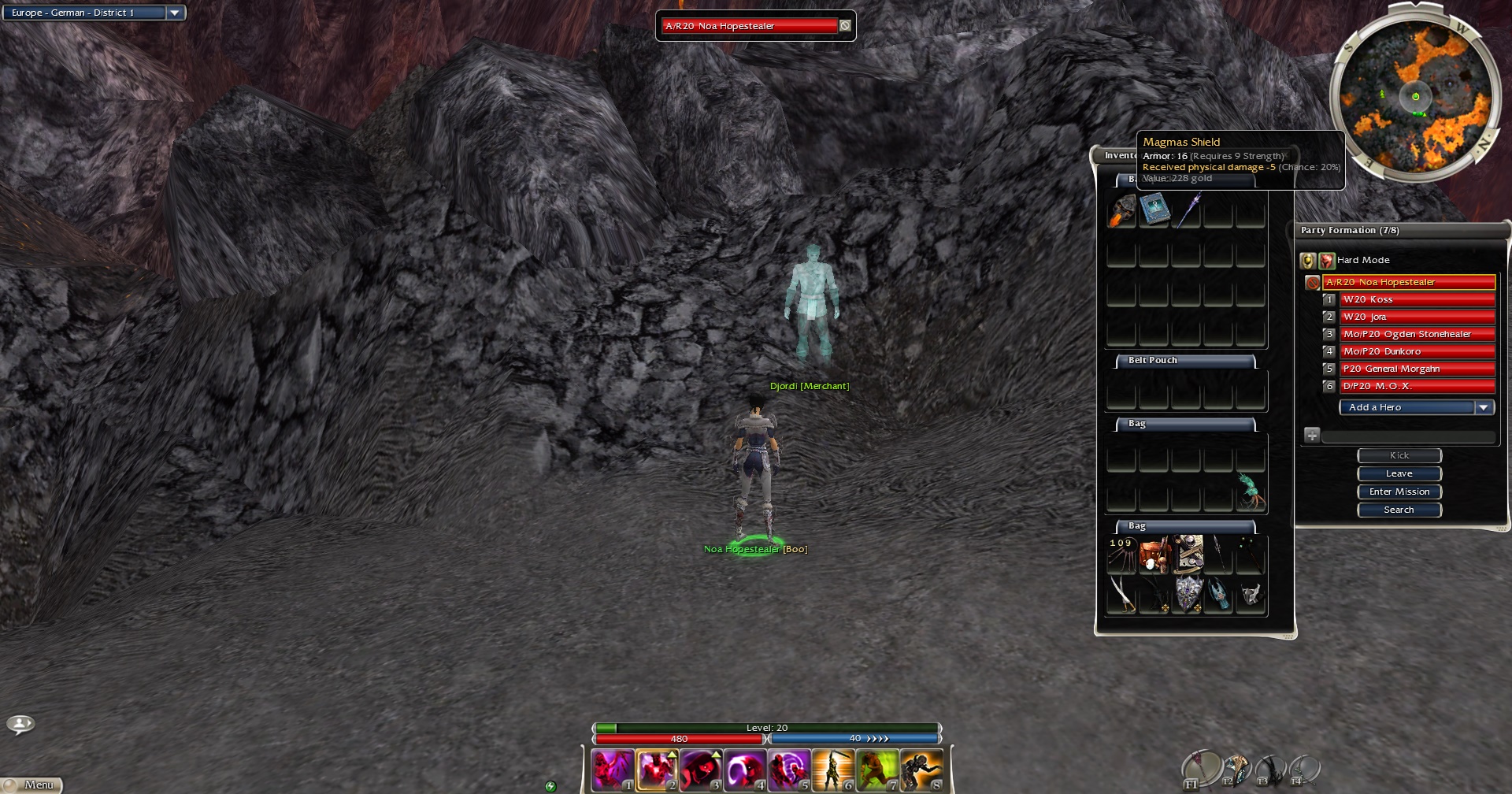Activate skill slot 1 on skill bar
The image size is (1512, 794).
(x=613, y=770)
